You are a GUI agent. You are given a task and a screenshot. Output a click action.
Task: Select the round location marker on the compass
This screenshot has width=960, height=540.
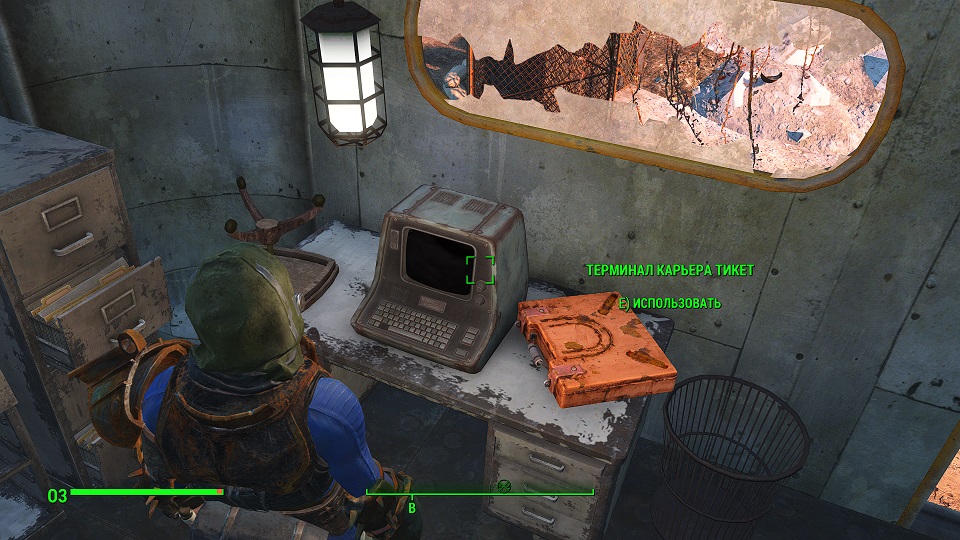504,487
